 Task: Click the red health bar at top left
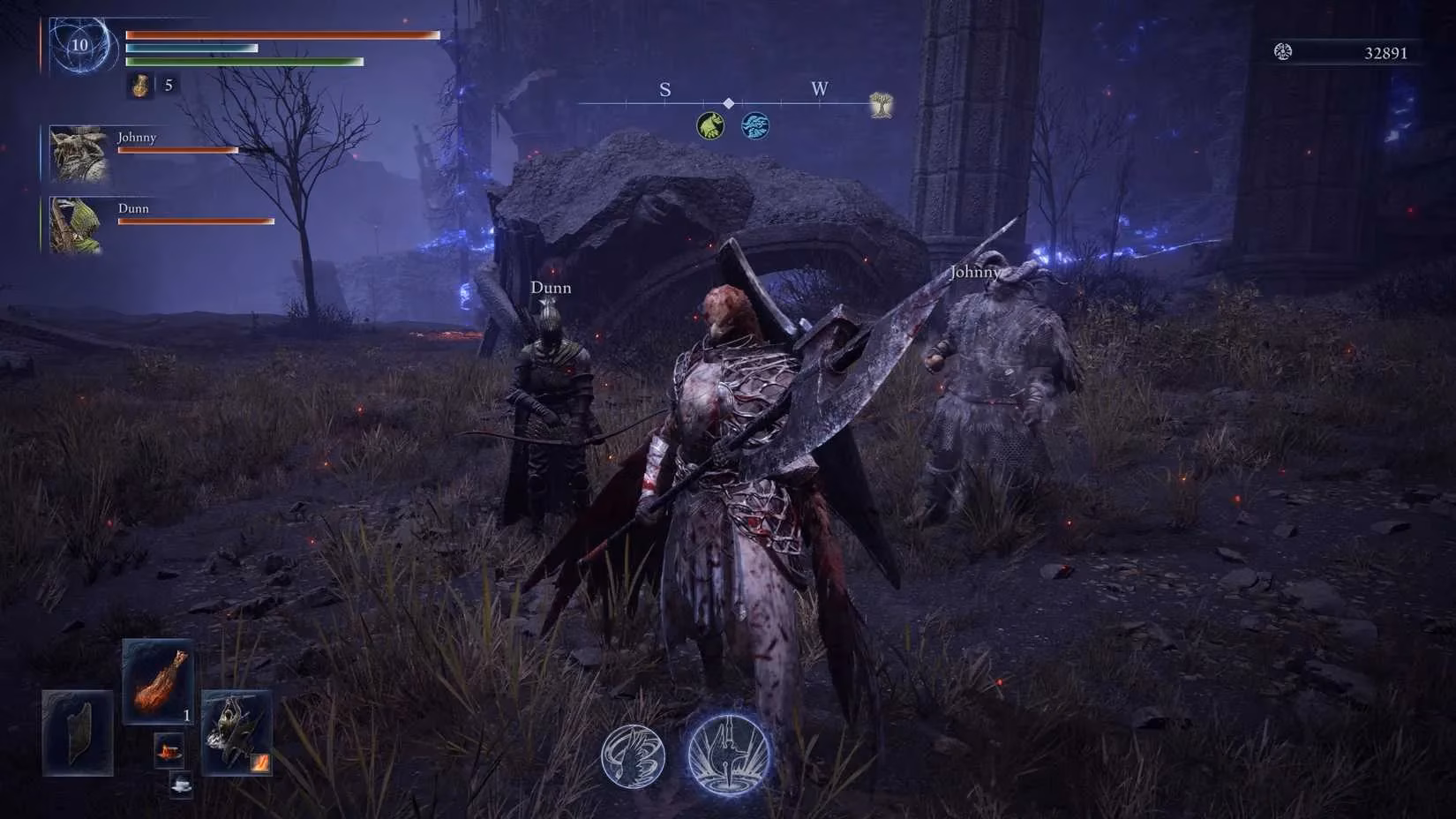point(282,33)
